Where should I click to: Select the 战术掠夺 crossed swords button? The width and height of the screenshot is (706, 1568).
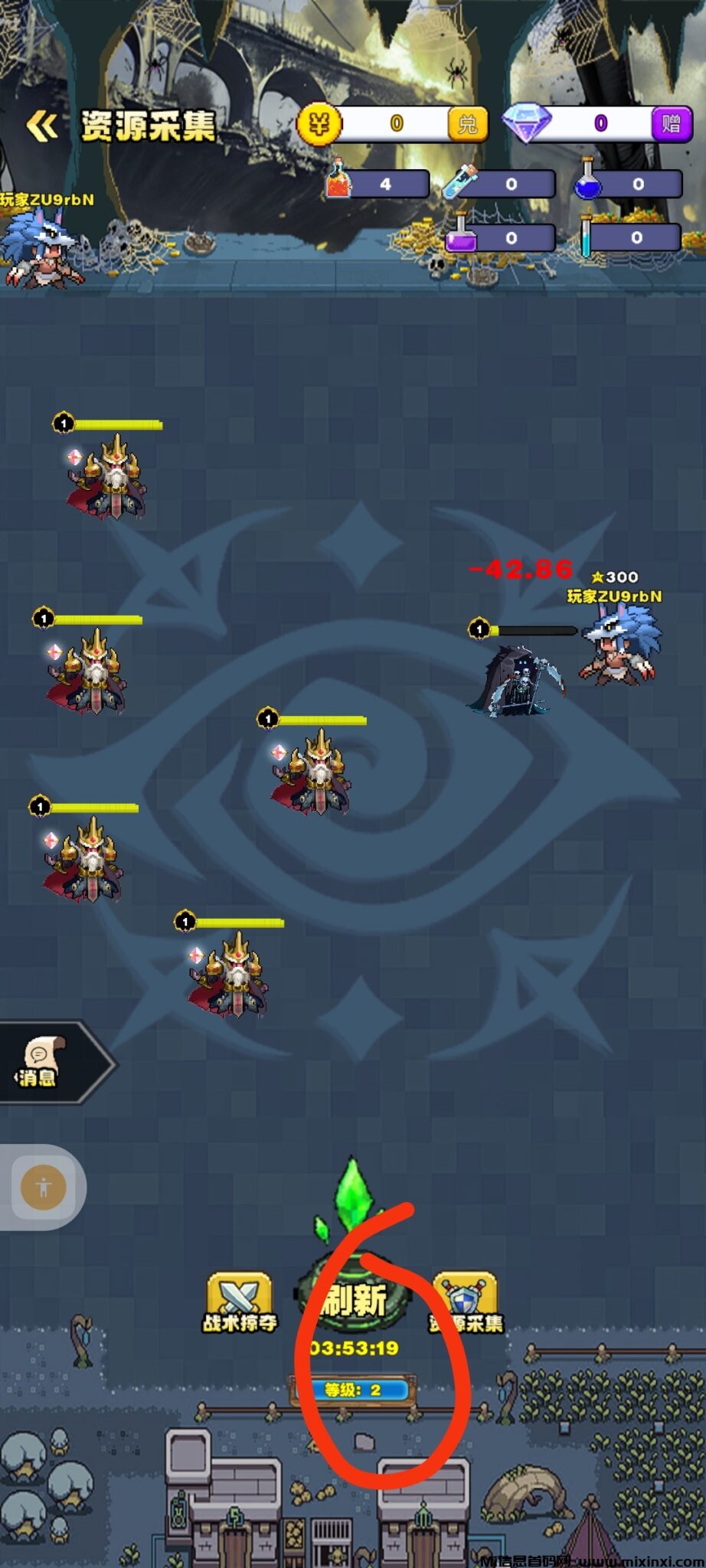[x=239, y=1302]
